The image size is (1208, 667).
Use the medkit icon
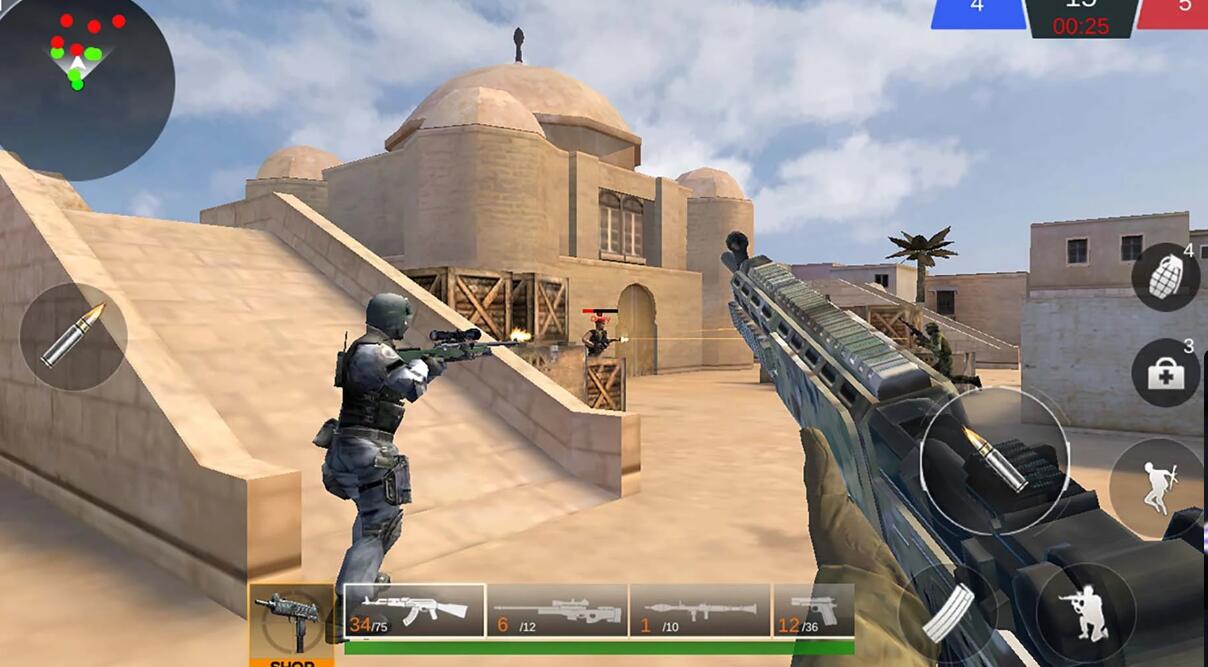pos(1165,372)
